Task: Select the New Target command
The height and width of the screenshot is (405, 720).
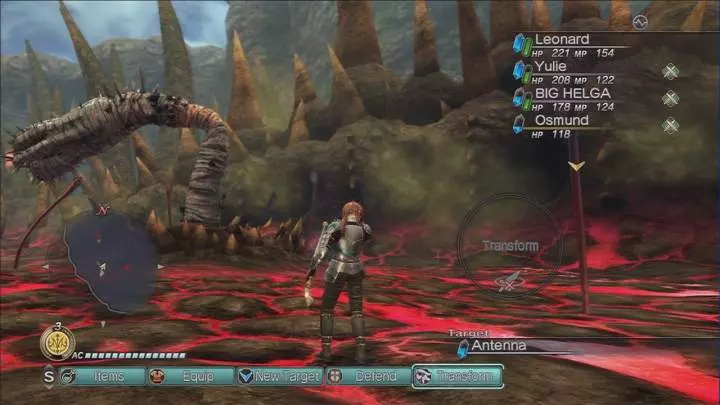Action: coord(279,376)
